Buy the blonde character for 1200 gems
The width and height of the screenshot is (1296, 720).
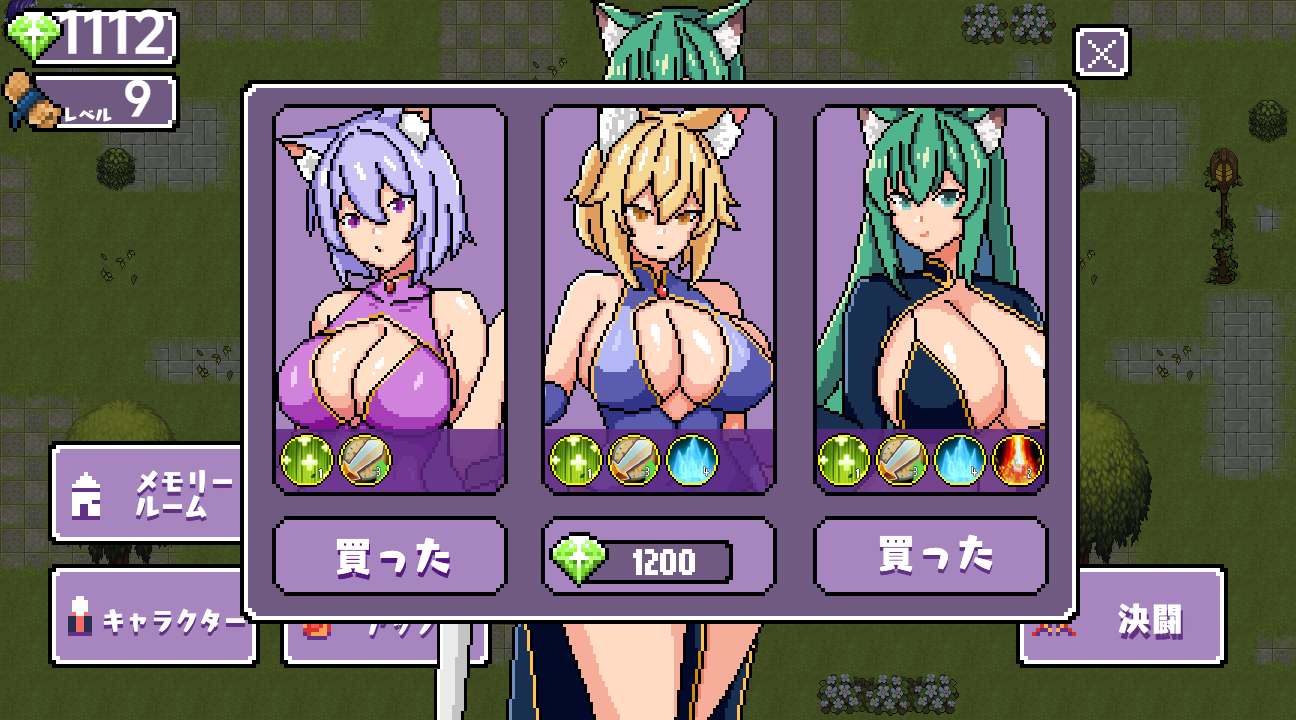coord(660,560)
